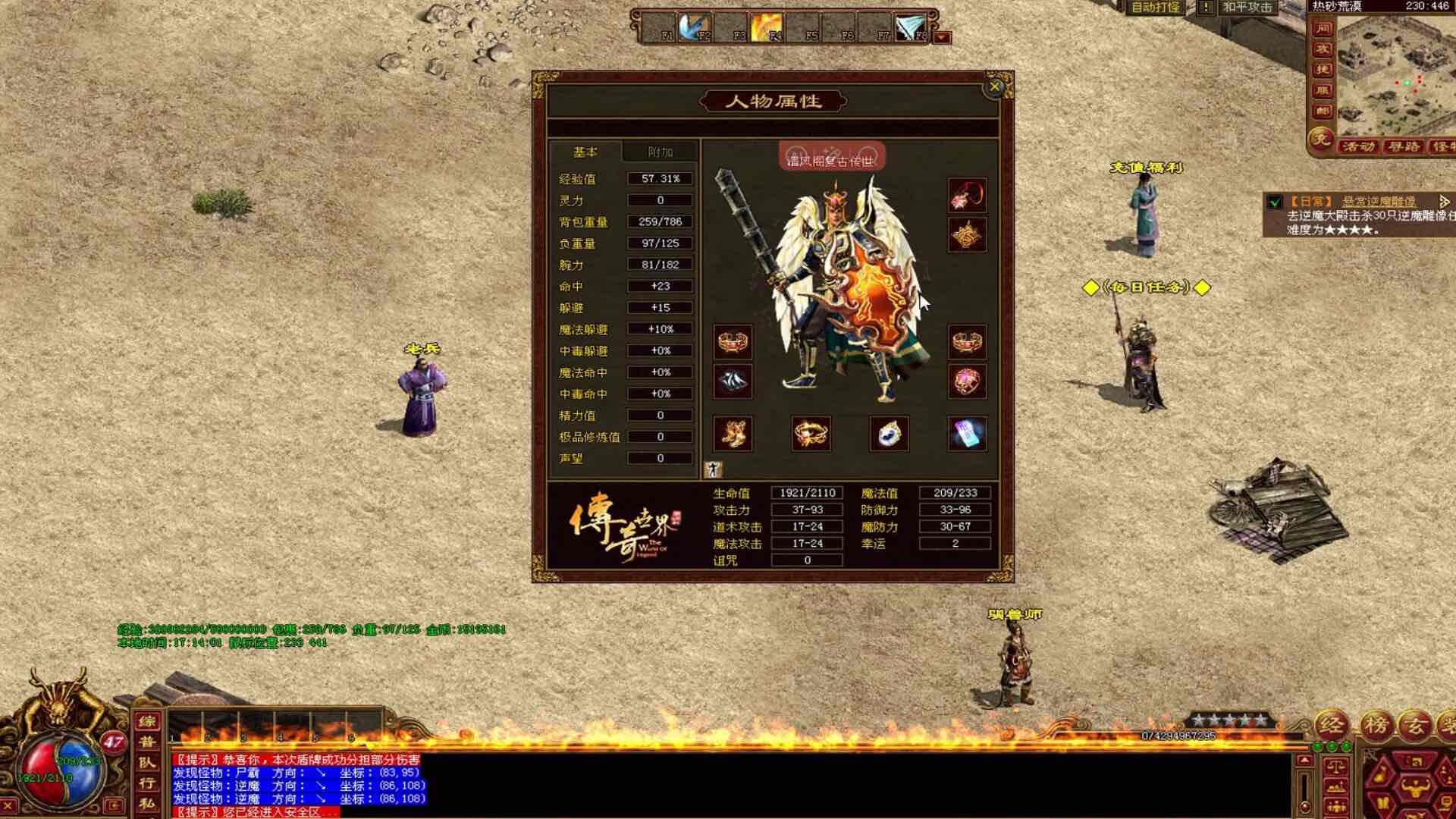Open the 邮 mail icon beside the minimap
This screenshot has height=819, width=1456.
[1323, 110]
